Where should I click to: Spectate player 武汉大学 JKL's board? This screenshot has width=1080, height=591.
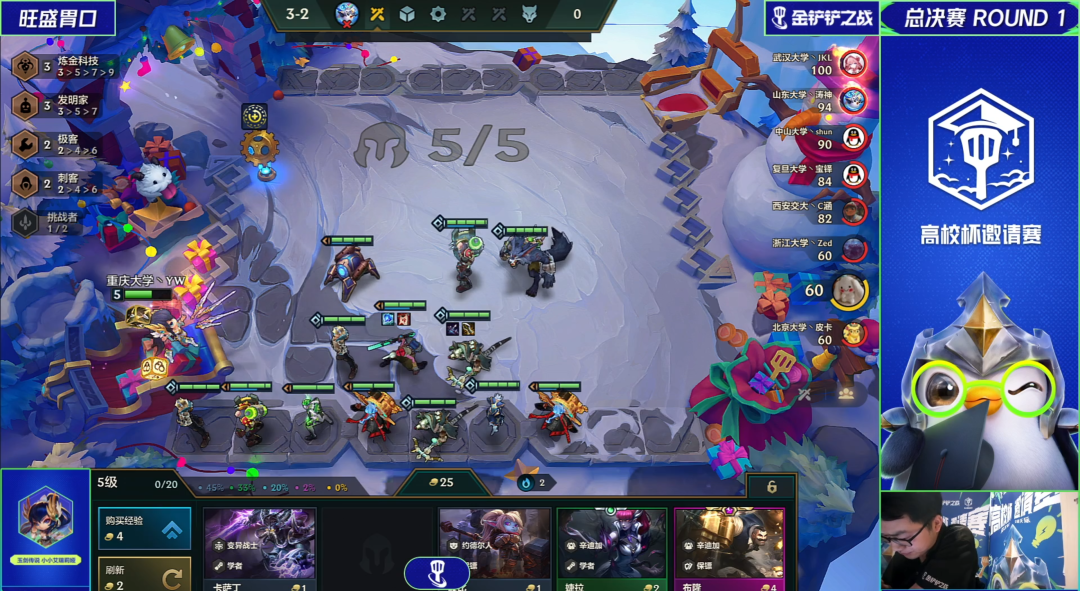click(852, 64)
